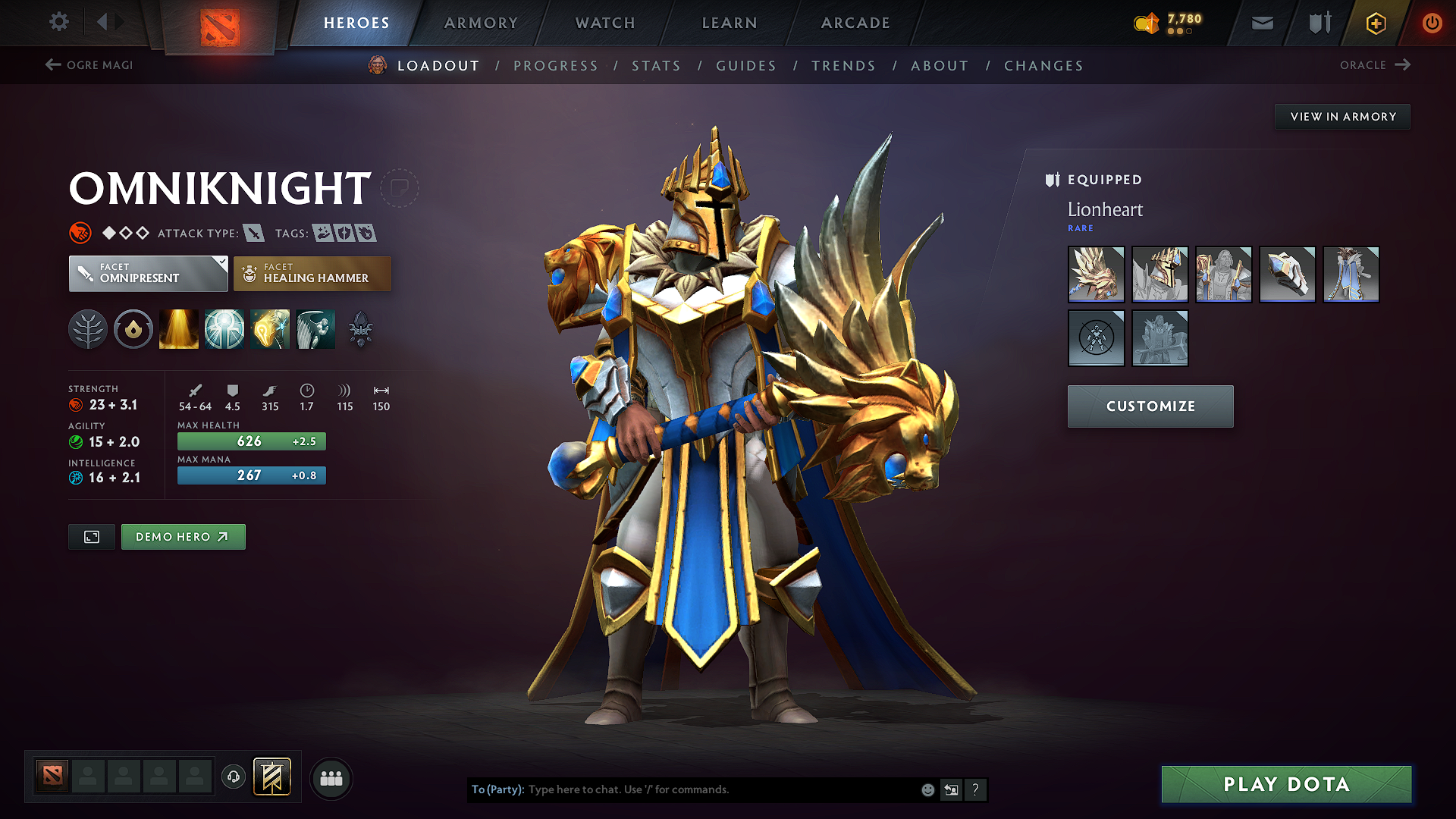Toggle the Healing Hammer facet
Screen dimensions: 1456x819
tap(312, 274)
